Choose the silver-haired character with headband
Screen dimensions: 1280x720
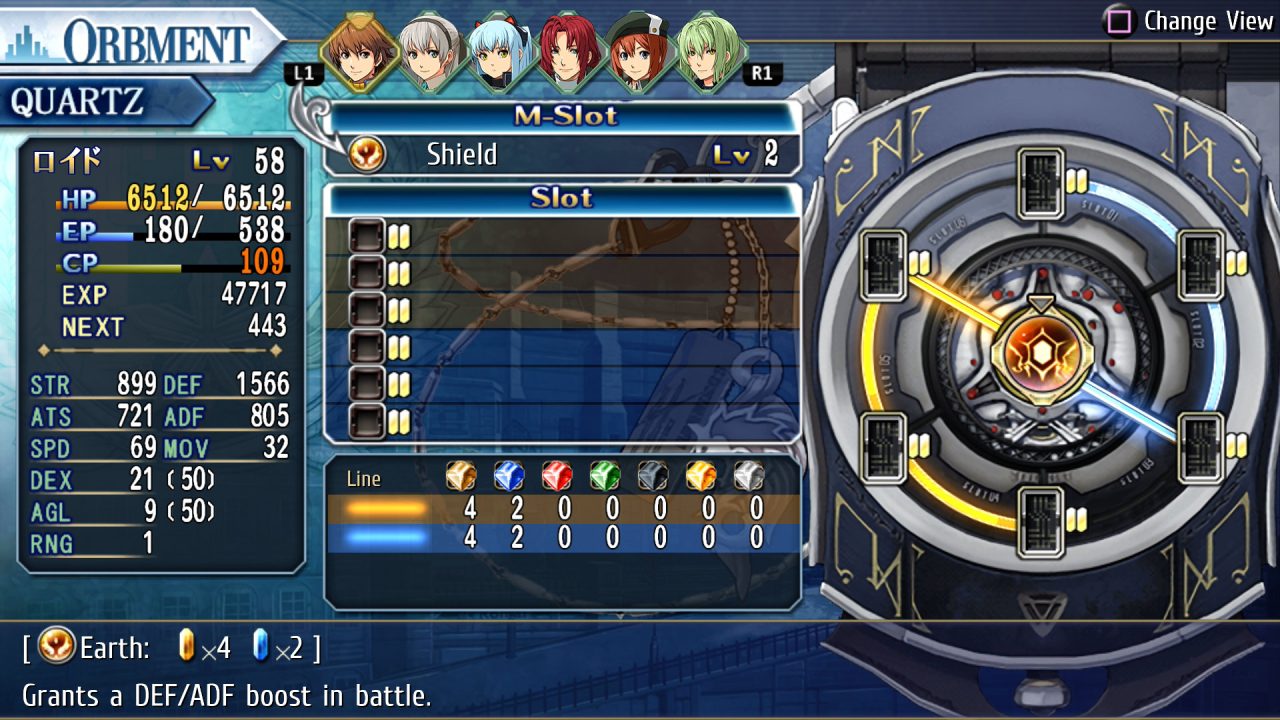click(429, 51)
